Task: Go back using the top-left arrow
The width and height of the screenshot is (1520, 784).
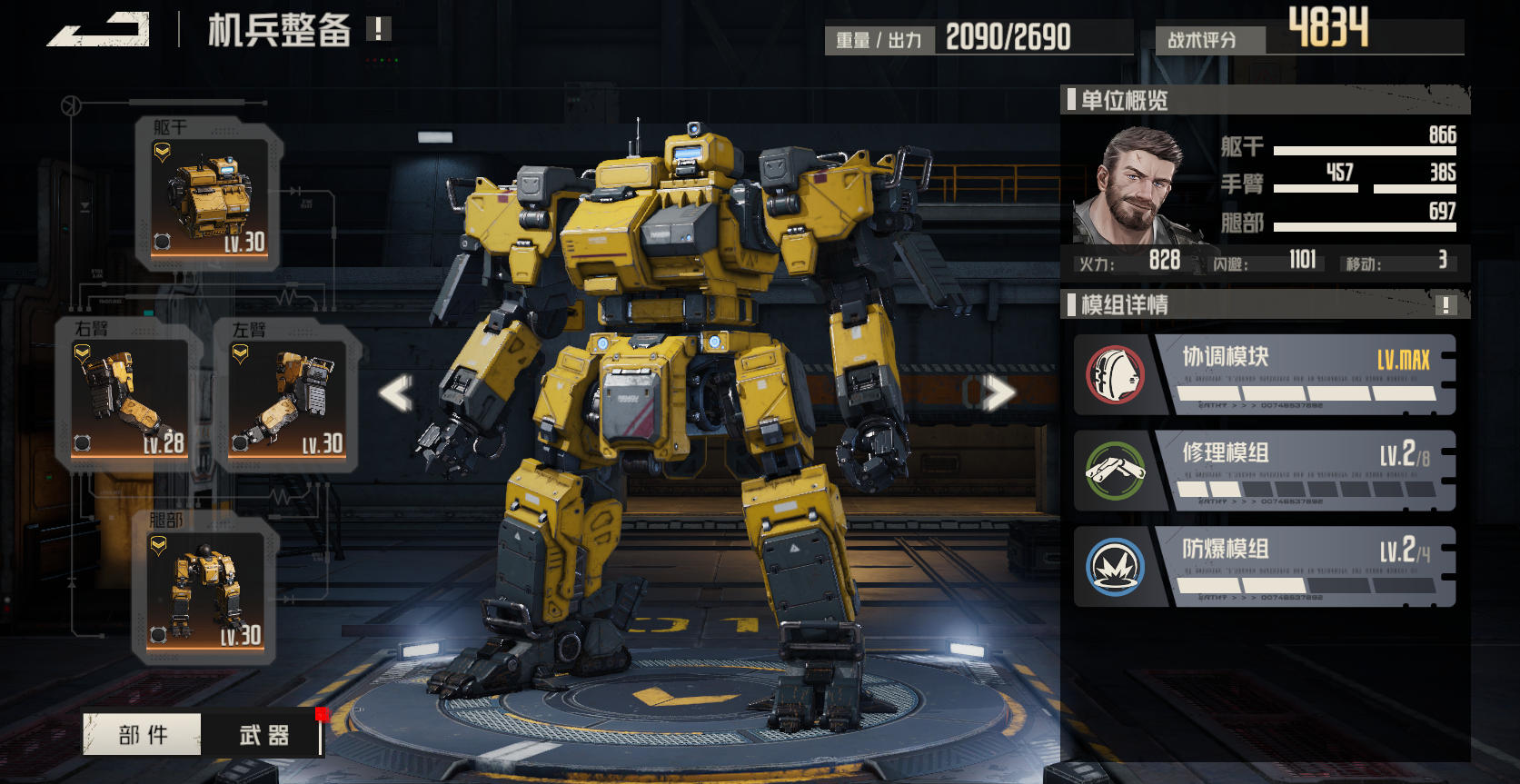Action: [x=98, y=30]
